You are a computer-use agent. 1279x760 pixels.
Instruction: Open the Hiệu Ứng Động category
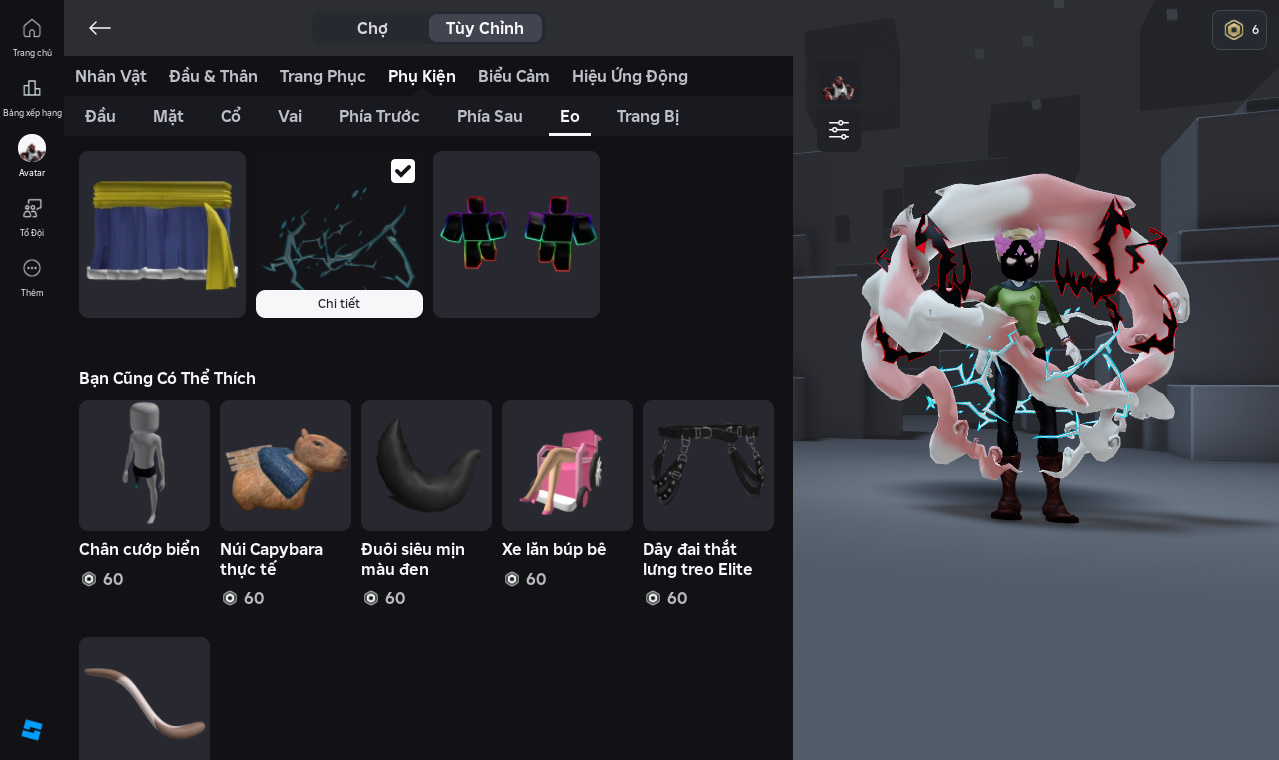[x=629, y=76]
